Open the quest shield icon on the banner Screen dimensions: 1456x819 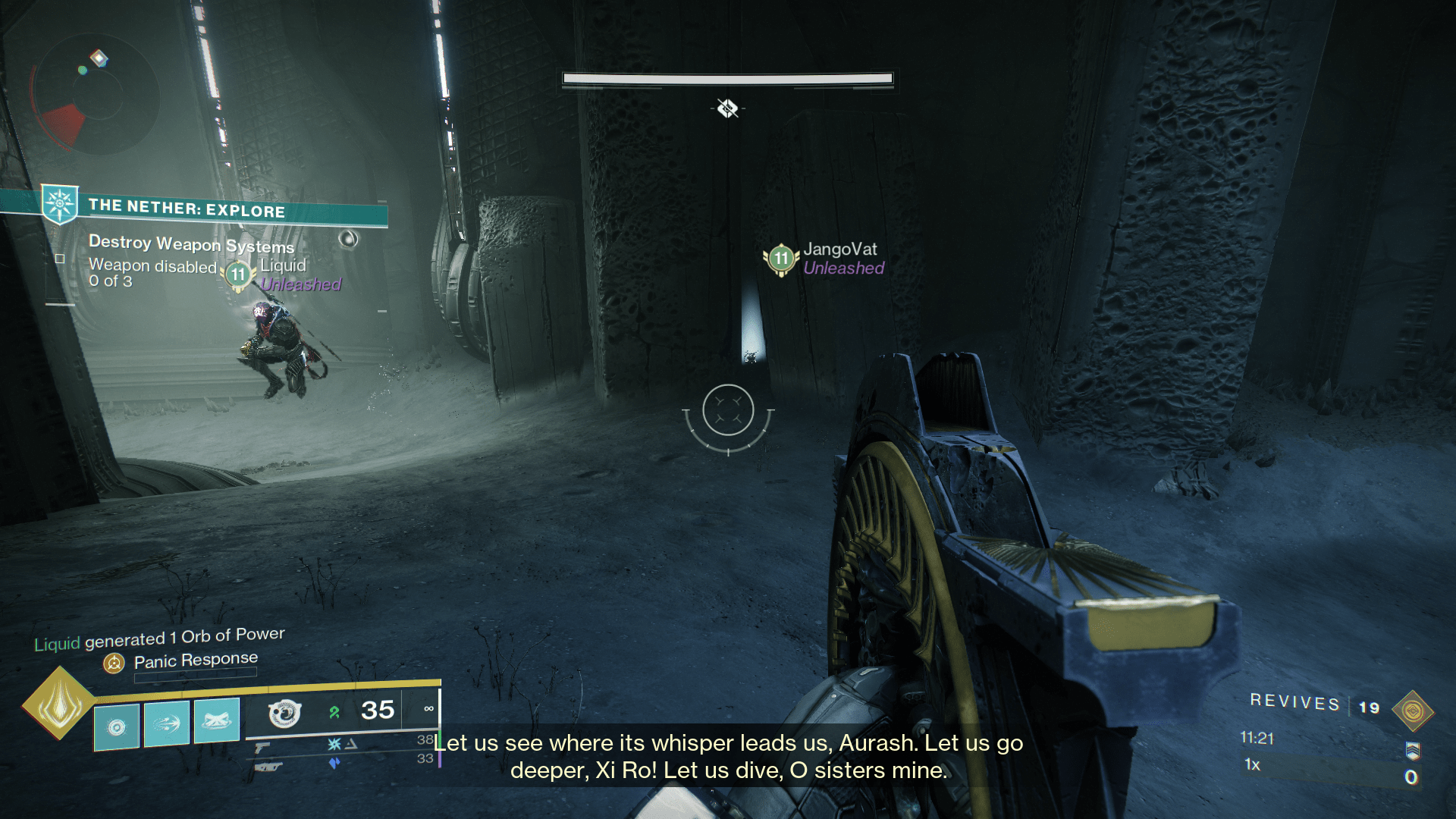pos(59,203)
